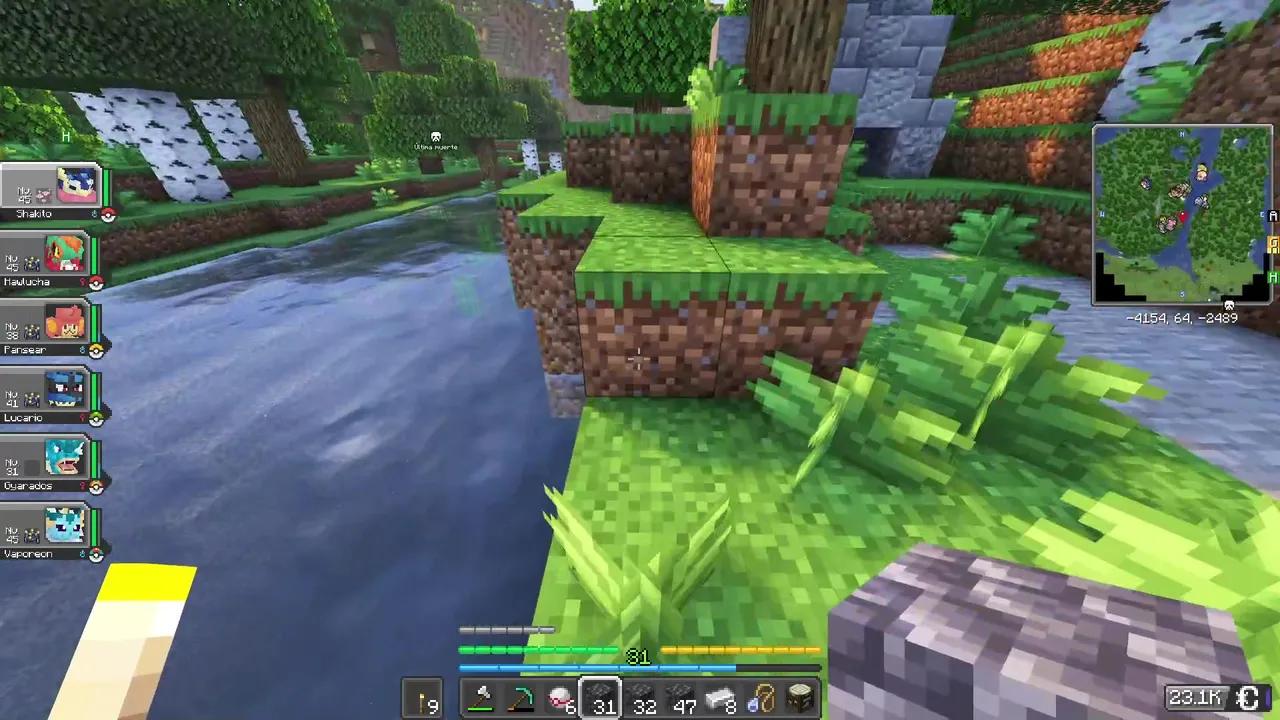Click the selected cobblestone stack of 31

click(600, 697)
